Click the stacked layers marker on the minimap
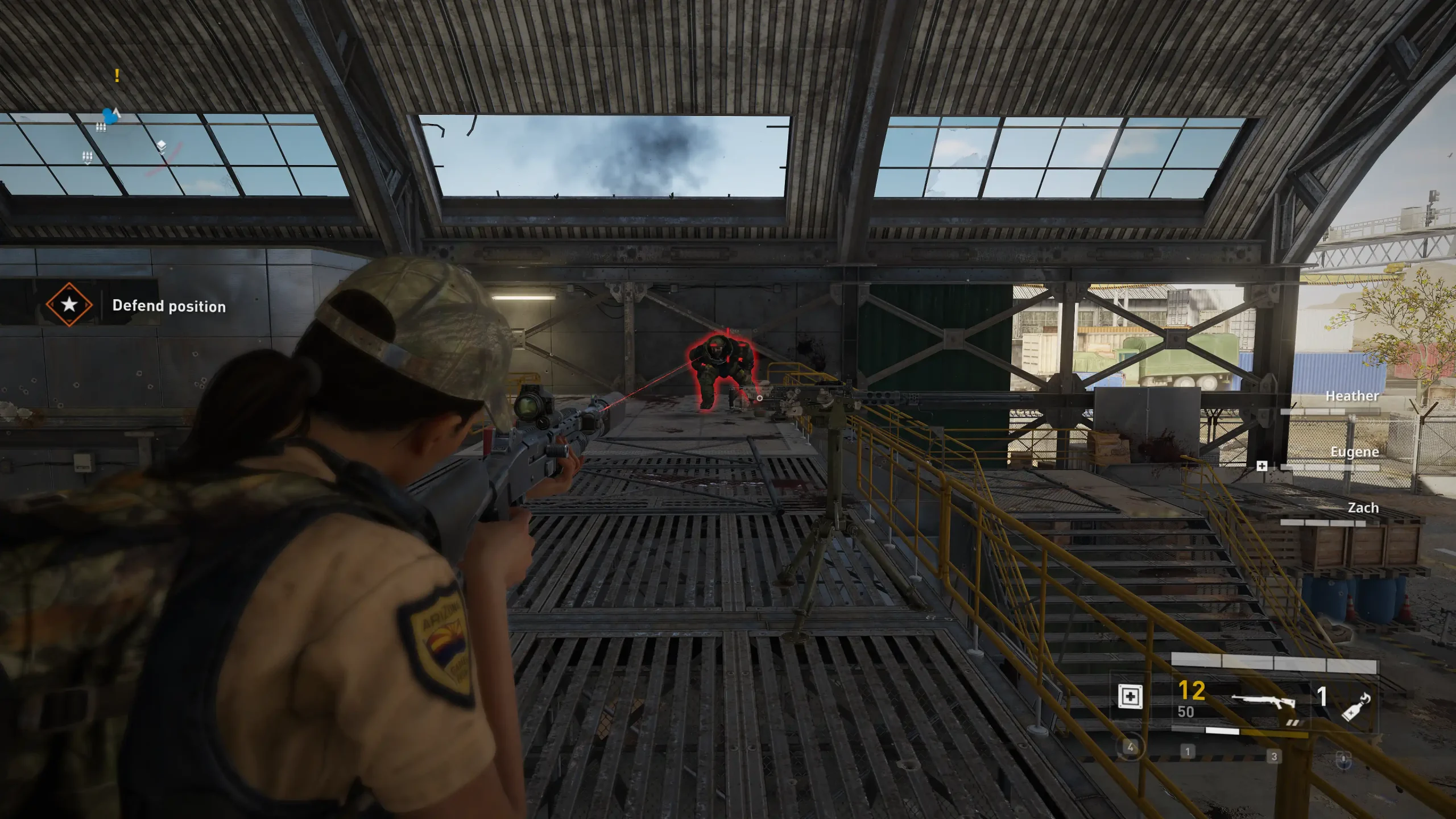The width and height of the screenshot is (1456, 819). coord(162,147)
